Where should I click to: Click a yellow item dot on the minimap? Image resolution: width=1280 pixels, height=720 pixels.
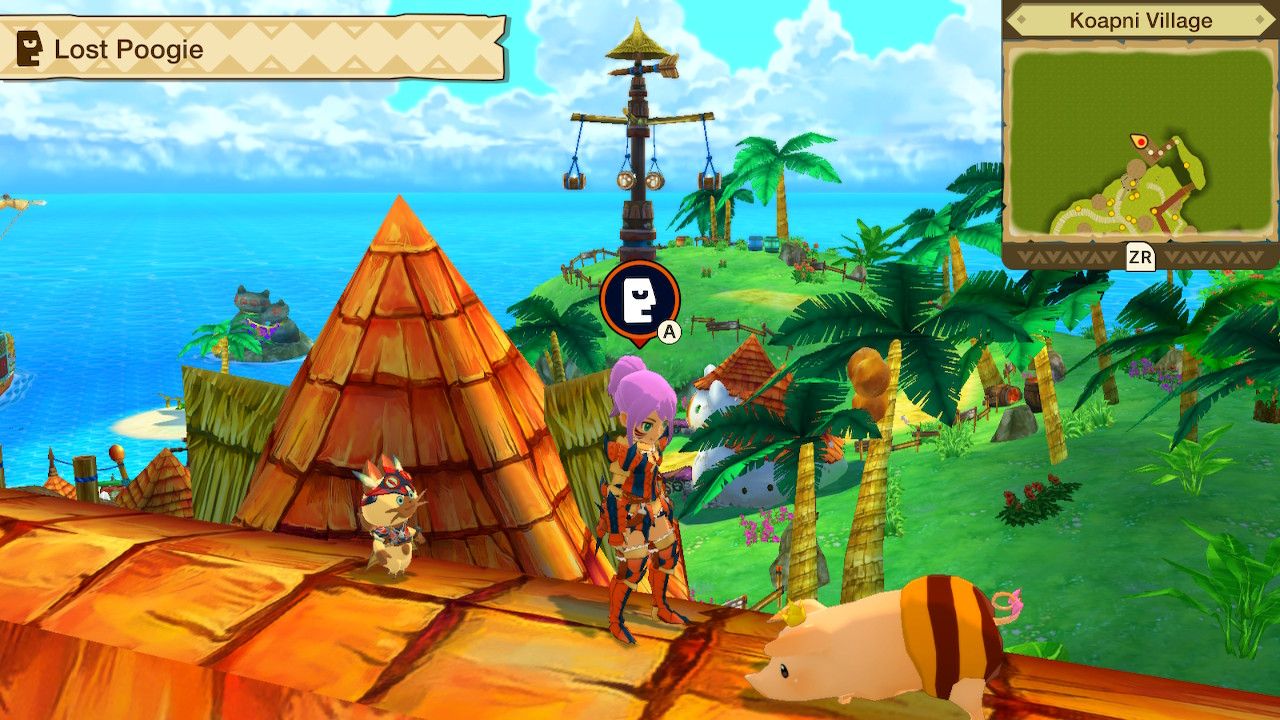pyautogui.click(x=1186, y=164)
